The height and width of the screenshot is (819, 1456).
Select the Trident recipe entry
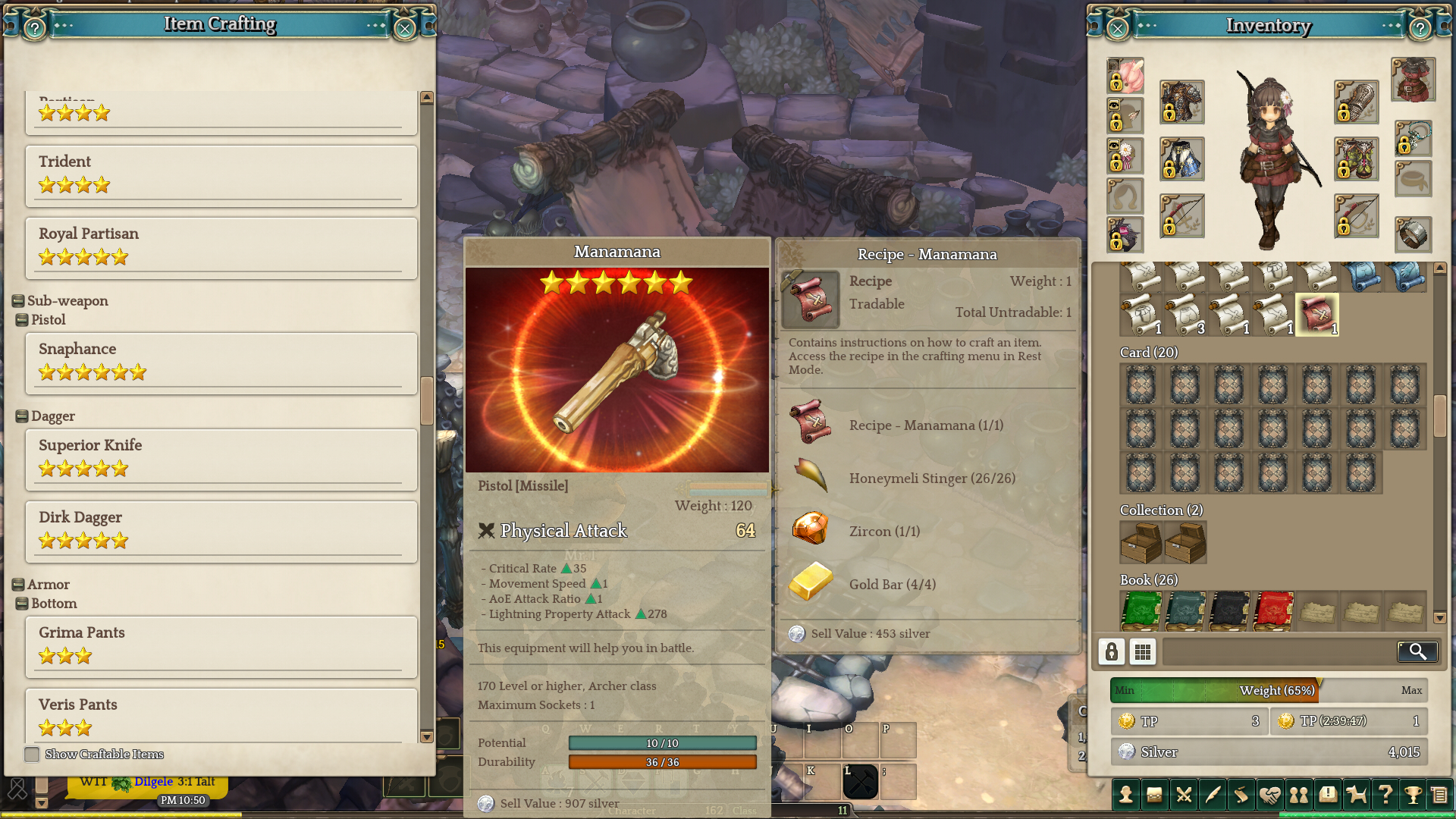click(221, 174)
